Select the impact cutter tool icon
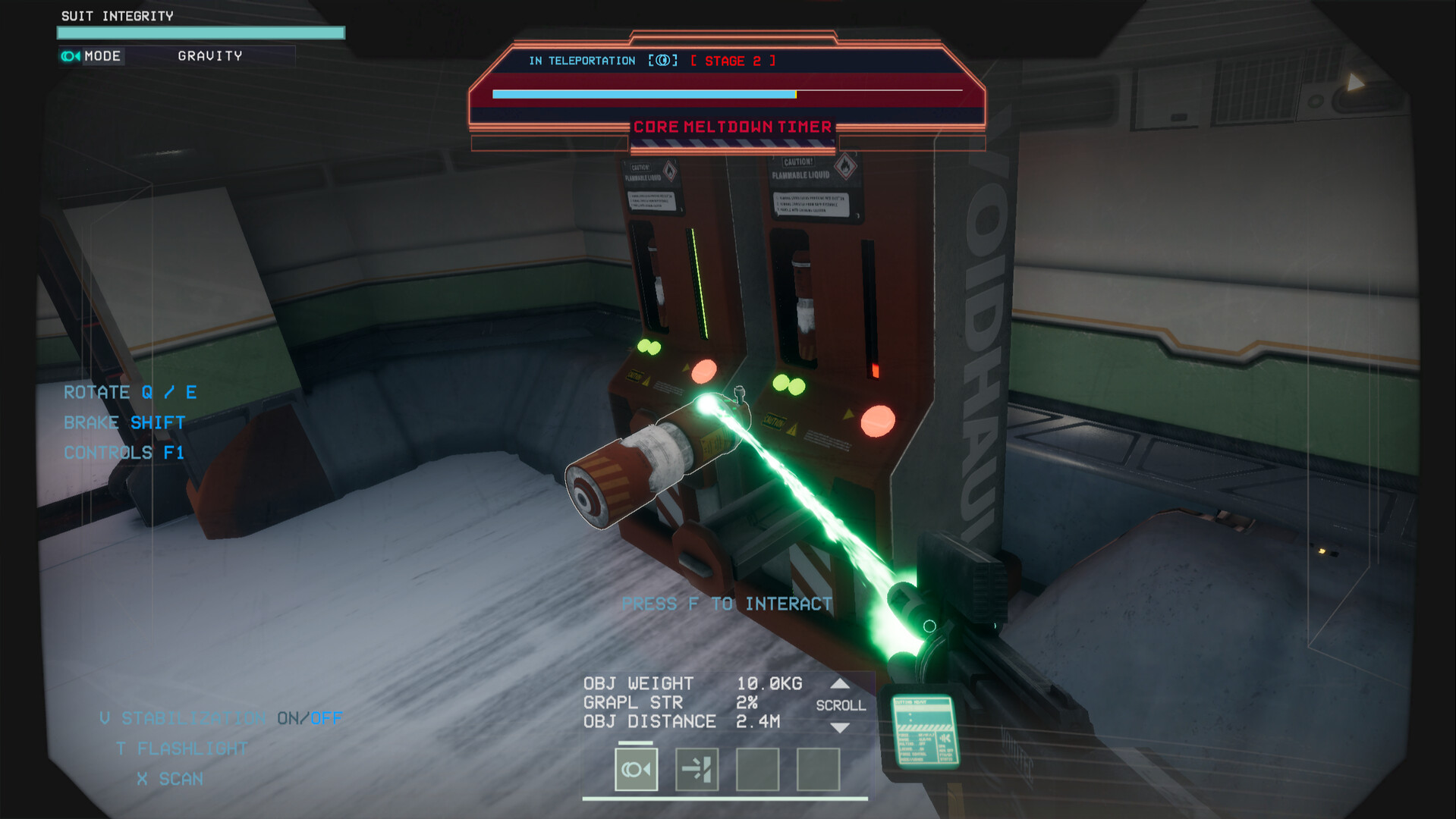Screen dimensions: 1456x819 click(696, 768)
